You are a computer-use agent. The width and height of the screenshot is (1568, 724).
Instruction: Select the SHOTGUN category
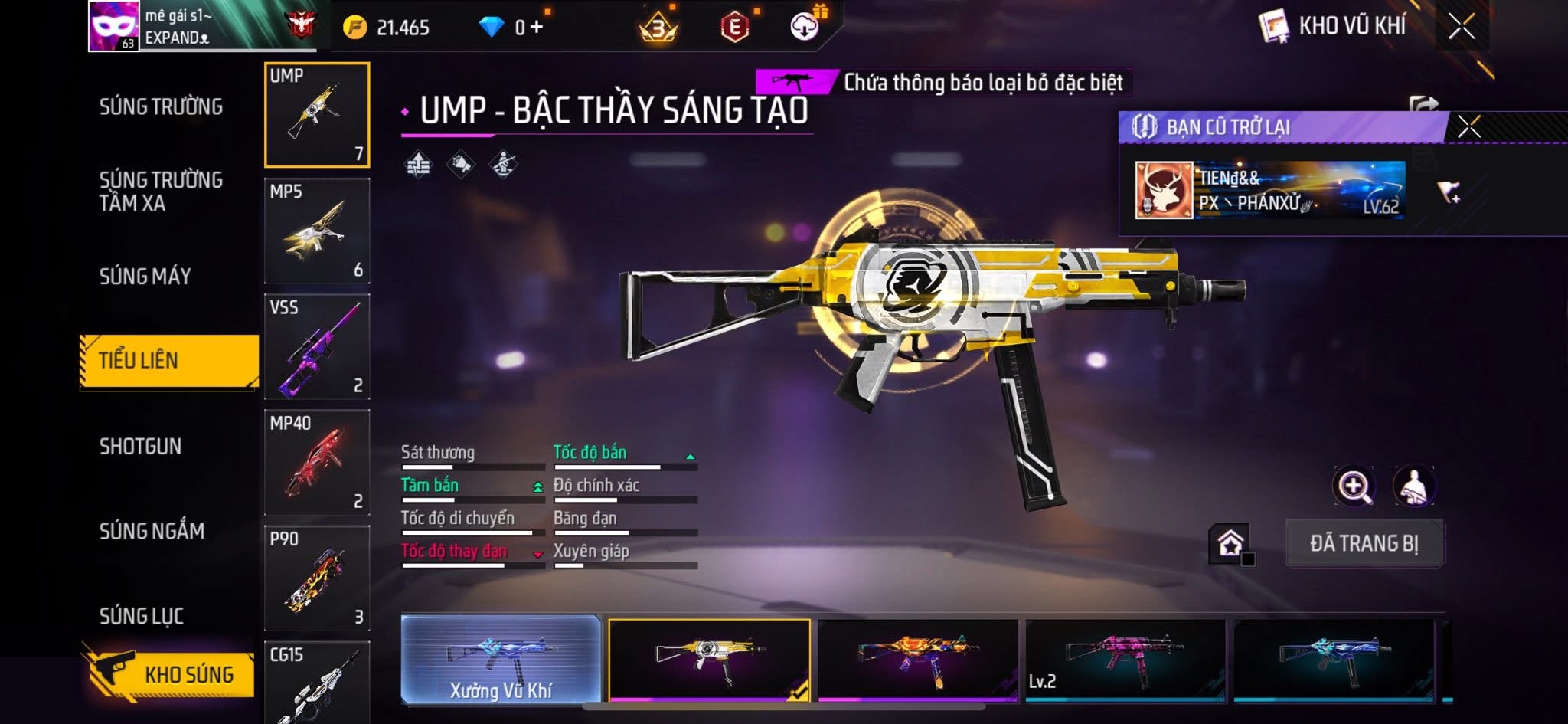tap(140, 446)
